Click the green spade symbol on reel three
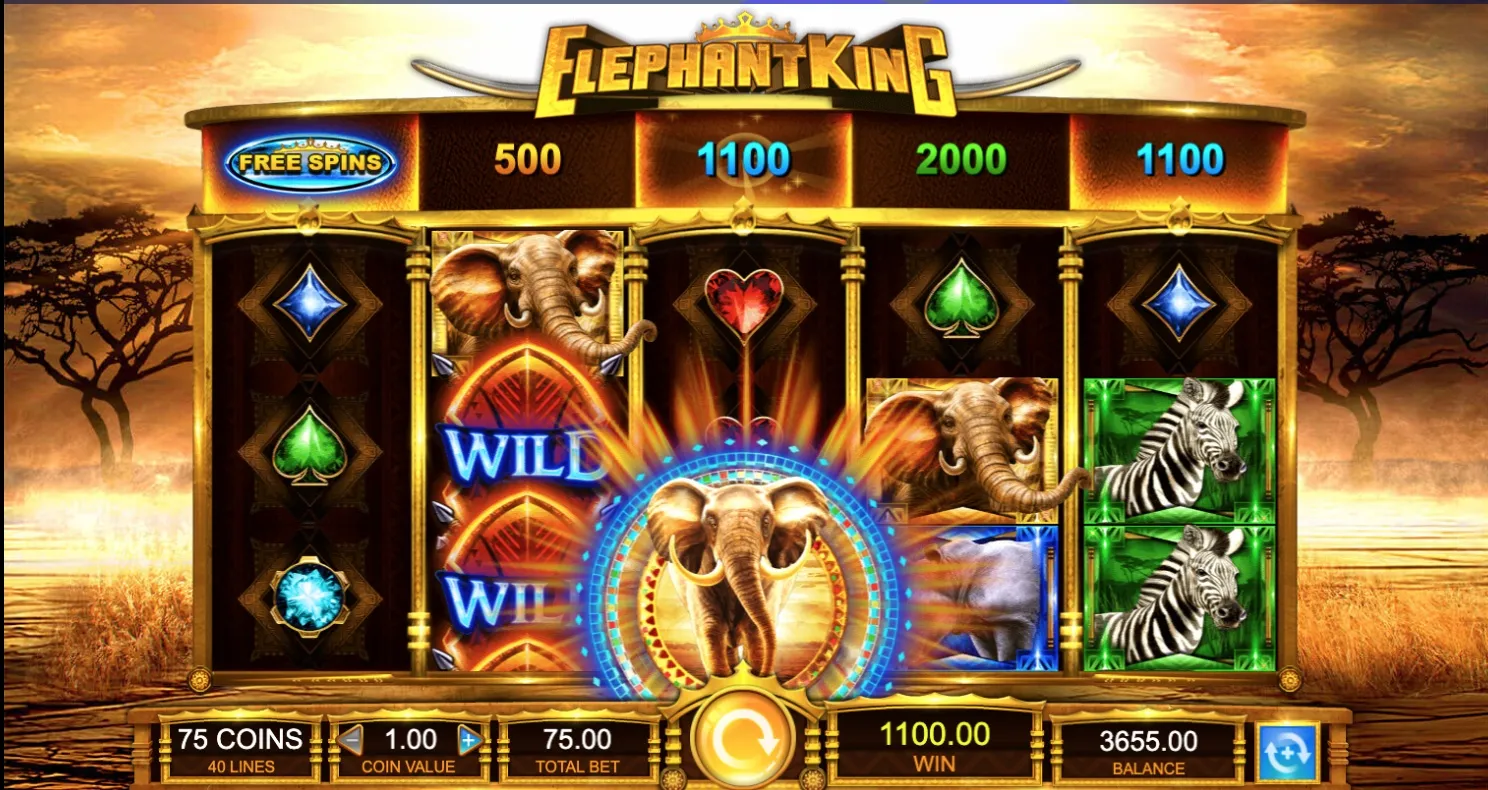This screenshot has height=790, width=1488. [960, 300]
